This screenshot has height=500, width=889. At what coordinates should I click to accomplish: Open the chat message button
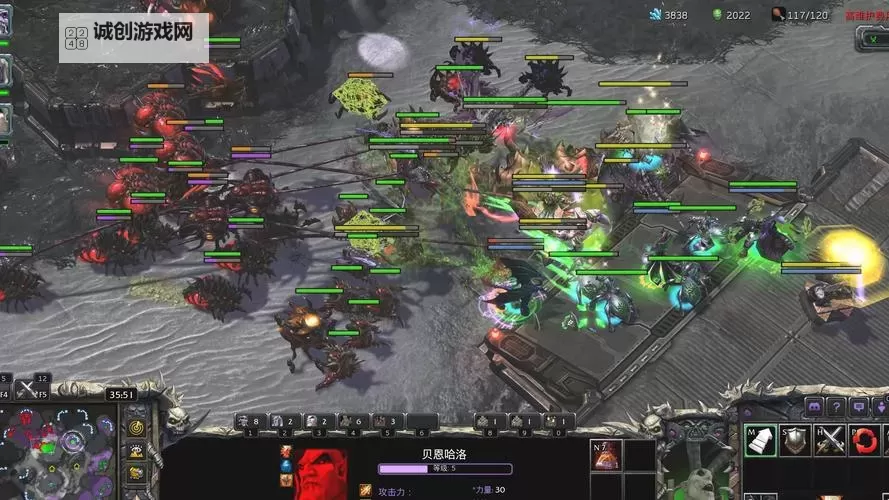pyautogui.click(x=859, y=407)
